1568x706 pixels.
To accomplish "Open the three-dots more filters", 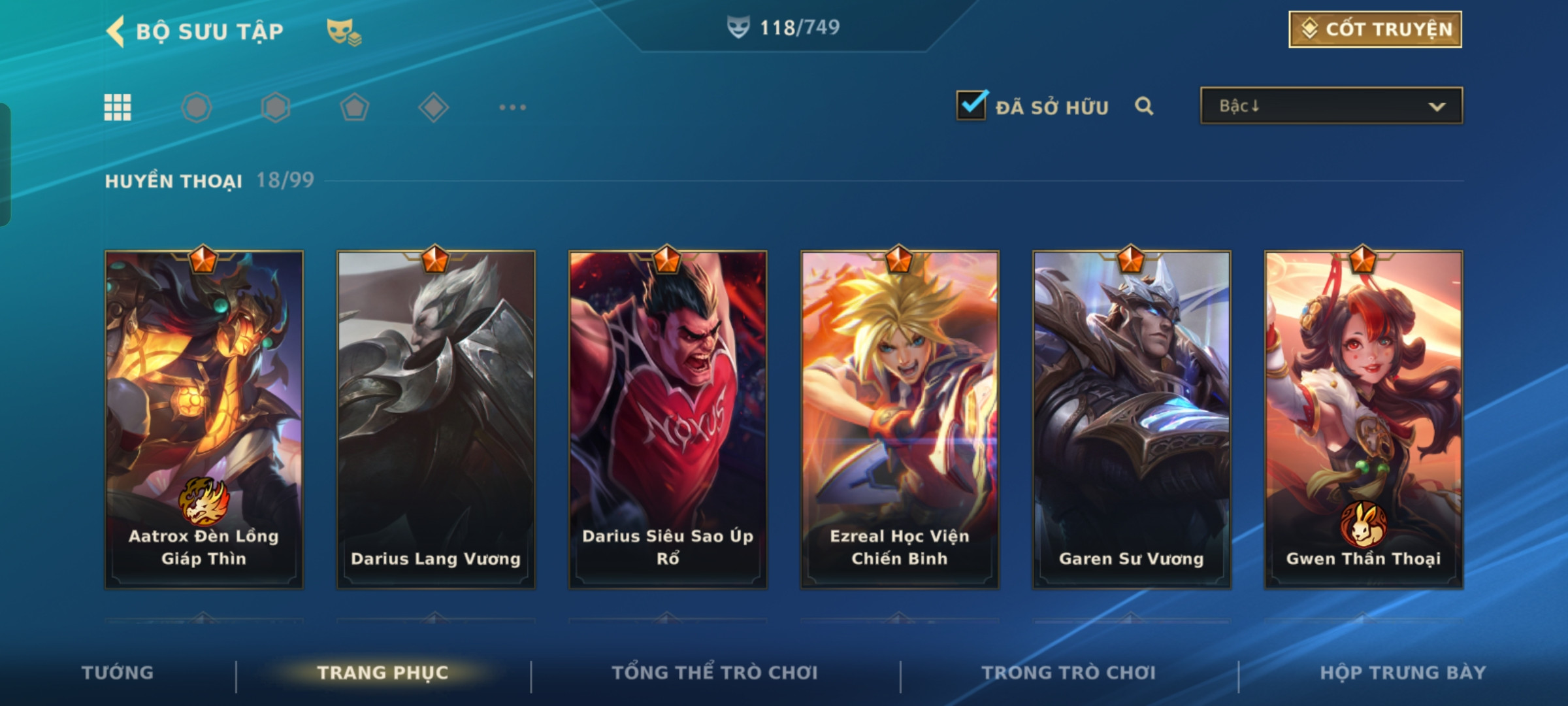I will tap(512, 107).
